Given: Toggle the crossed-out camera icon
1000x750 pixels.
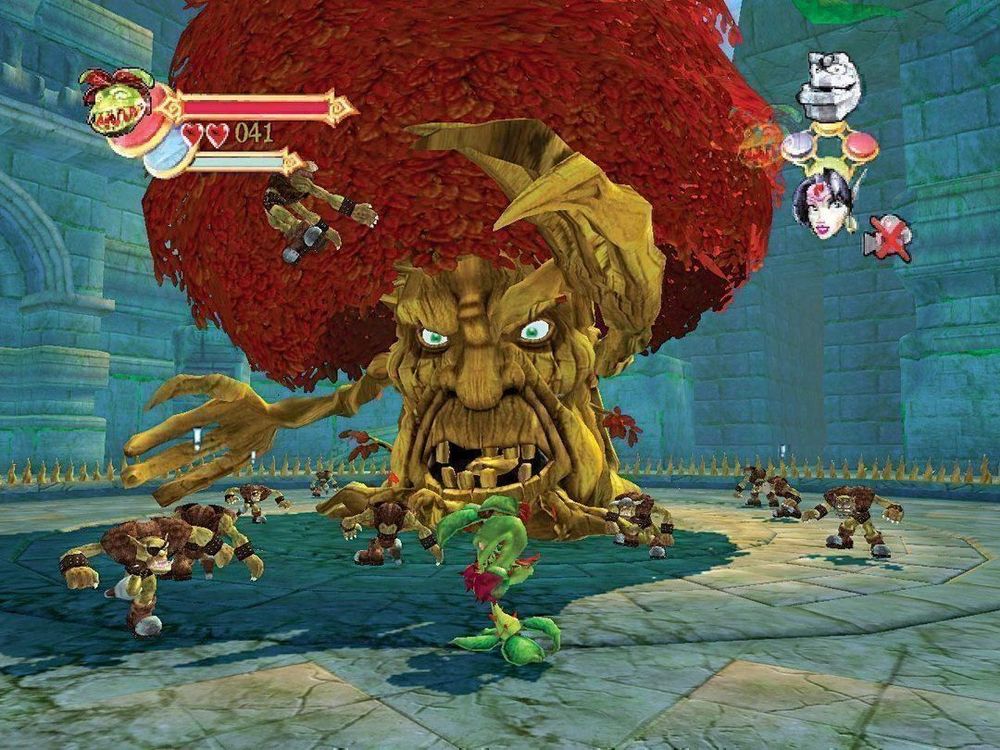Looking at the screenshot, I should click(x=887, y=238).
